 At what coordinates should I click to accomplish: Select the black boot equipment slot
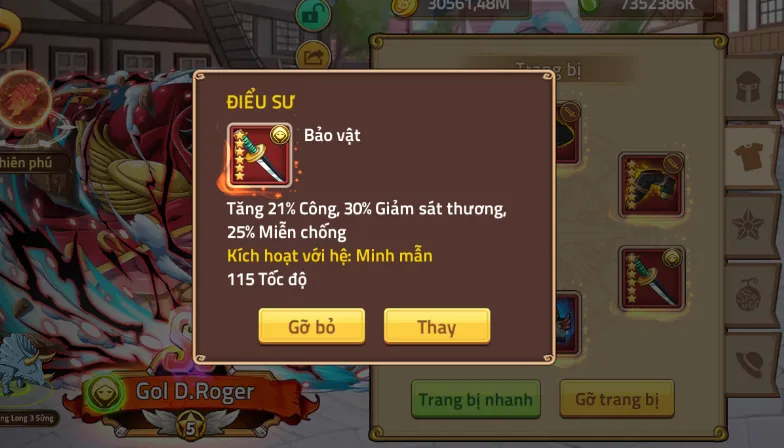coord(652,184)
